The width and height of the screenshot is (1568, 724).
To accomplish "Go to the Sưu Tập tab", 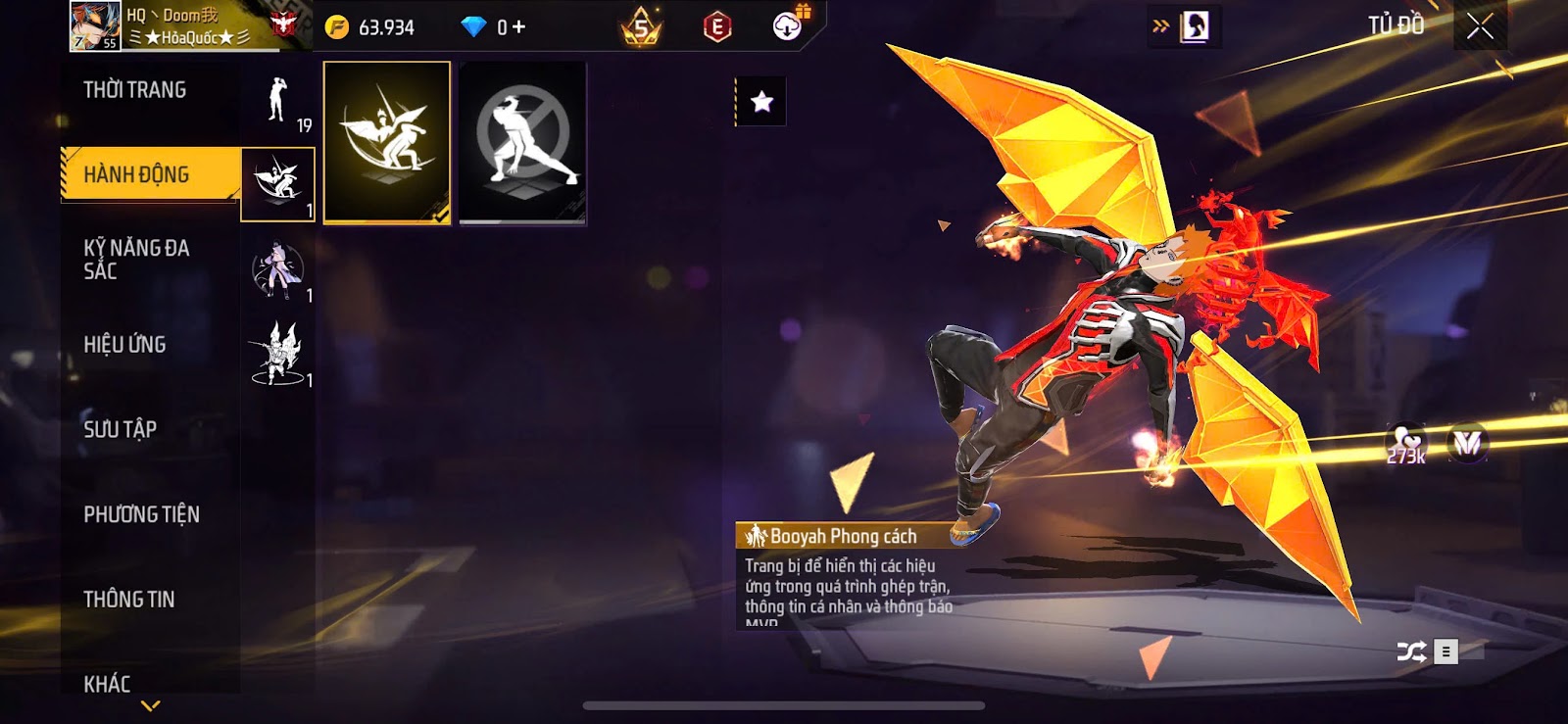I will [121, 429].
